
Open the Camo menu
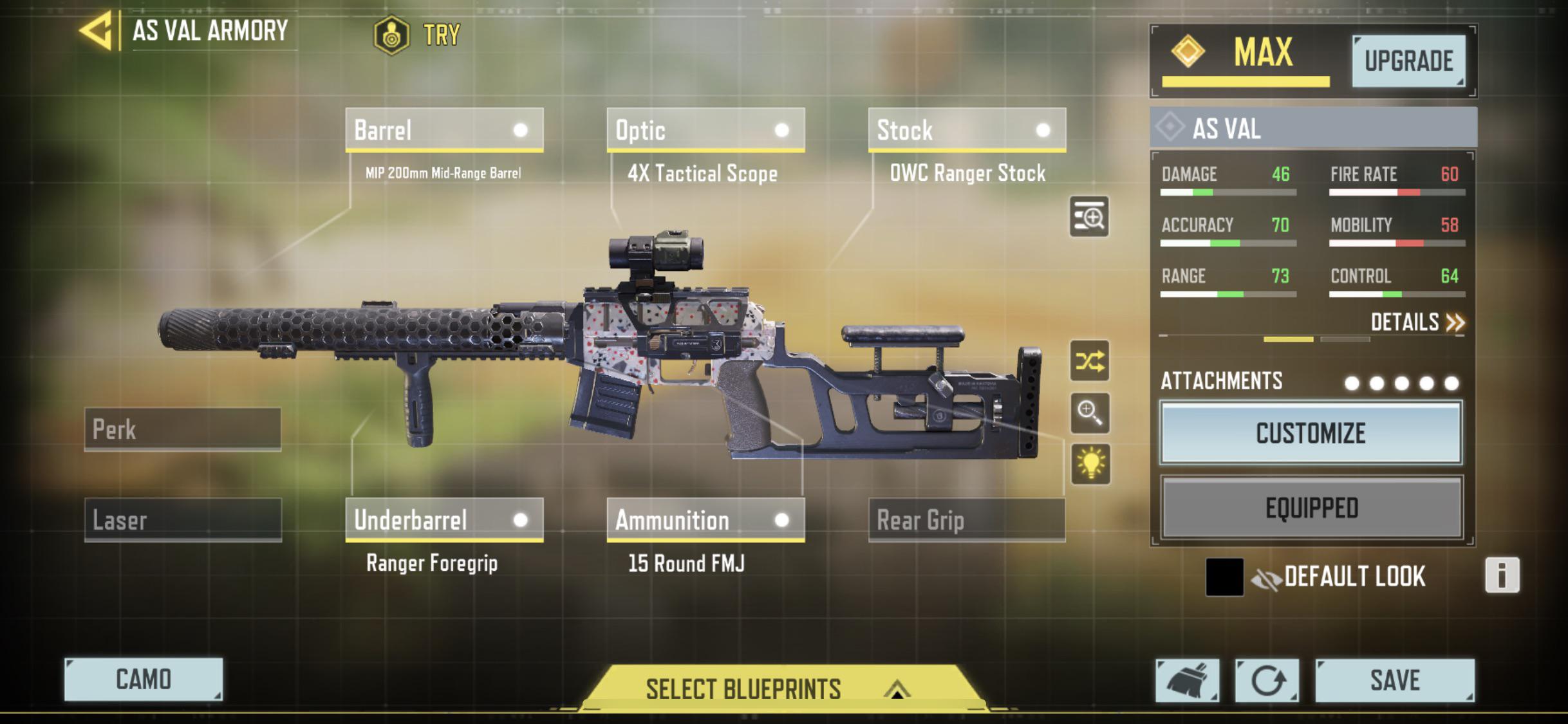click(x=144, y=679)
